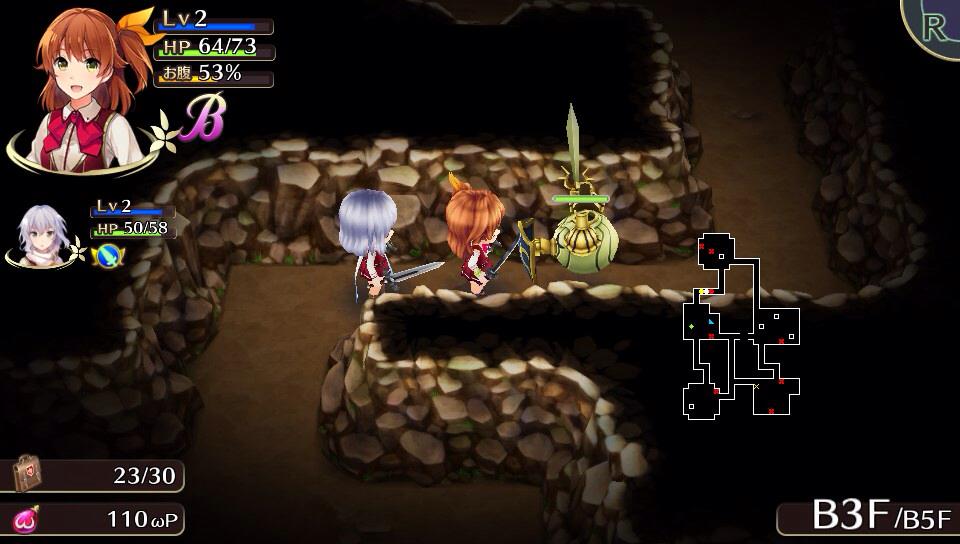
Task: Open the bag inventory showing 23/30
Action: click(27, 475)
